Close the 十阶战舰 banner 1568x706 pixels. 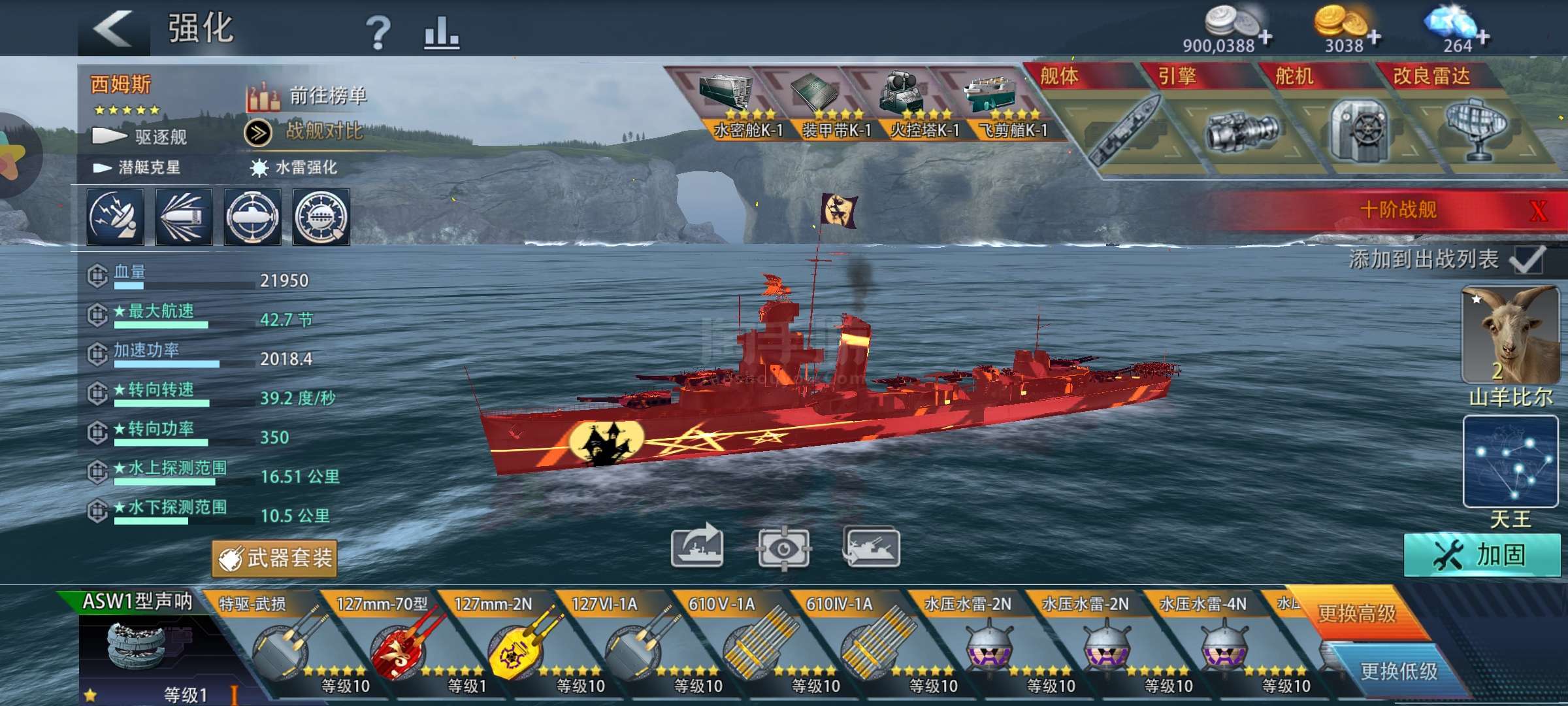point(1539,210)
